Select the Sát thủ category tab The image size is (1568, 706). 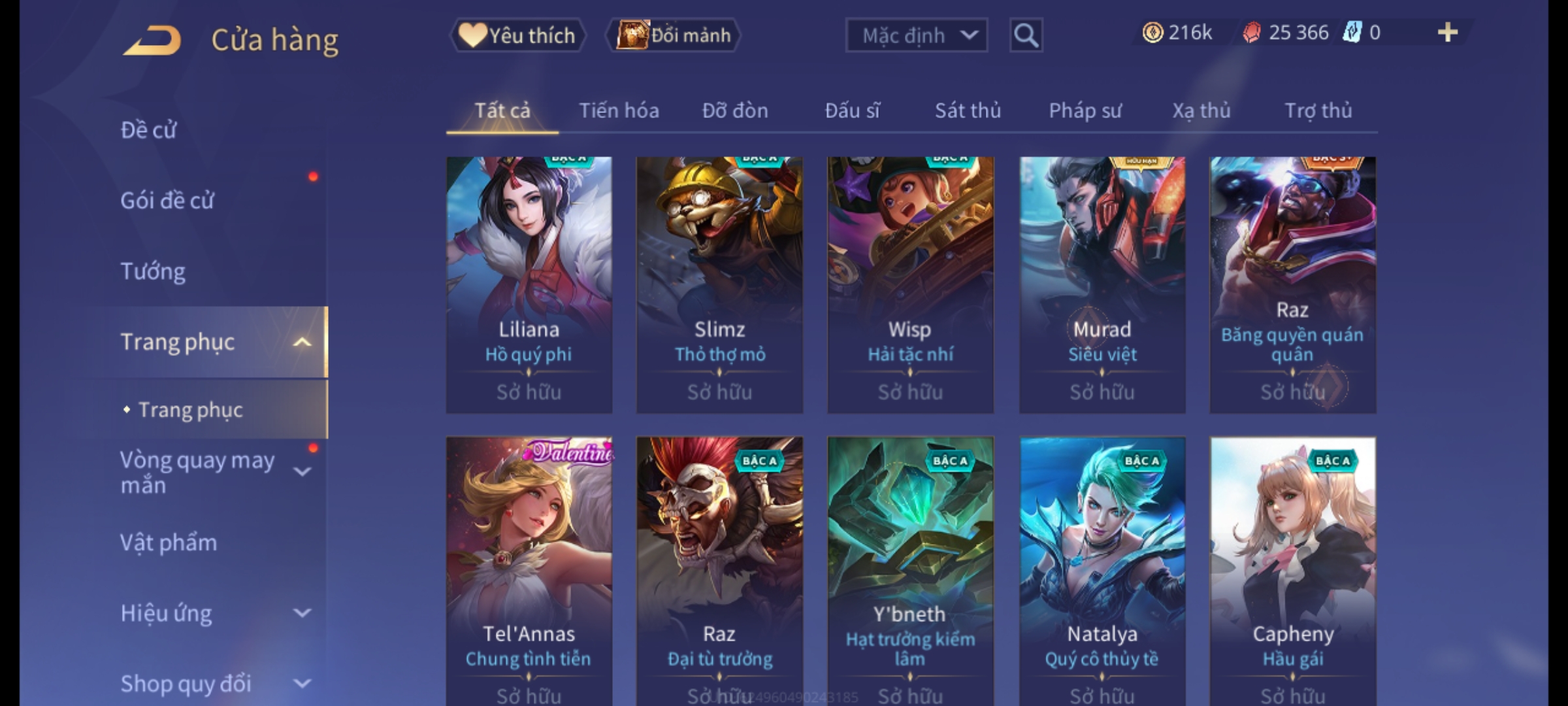click(968, 110)
